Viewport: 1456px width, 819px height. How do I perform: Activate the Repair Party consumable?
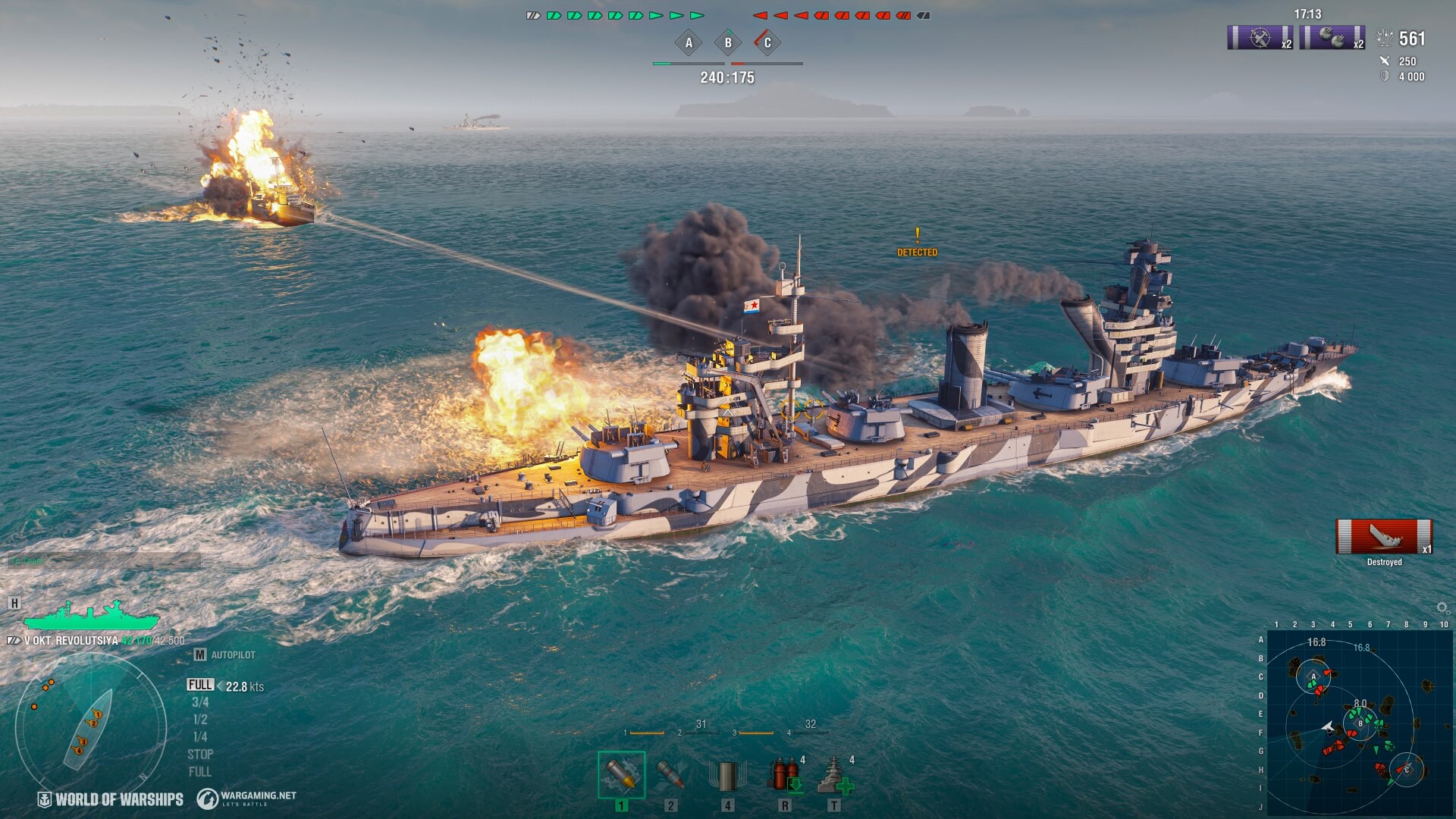click(835, 775)
